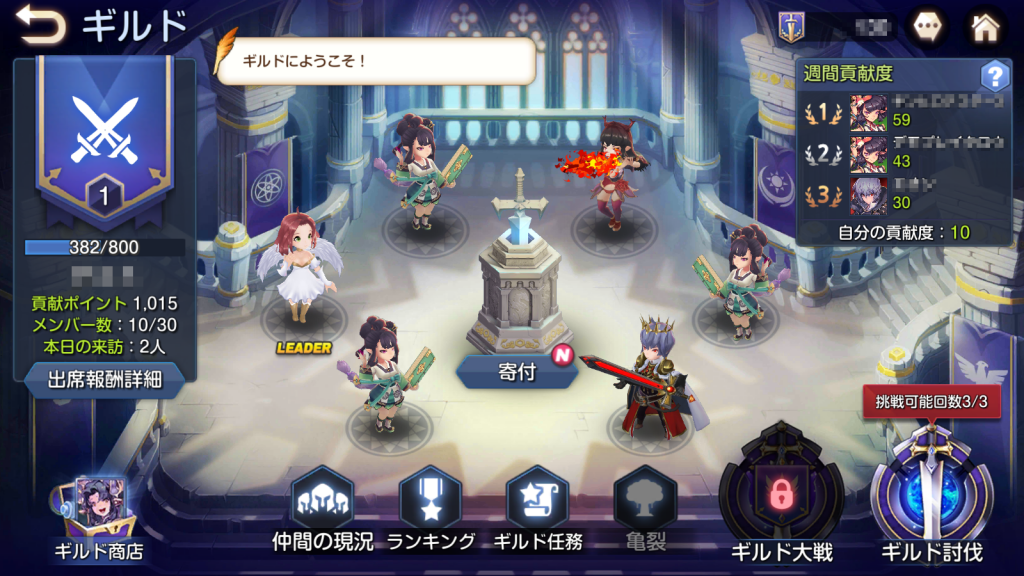Go back with the return arrow

click(x=40, y=25)
